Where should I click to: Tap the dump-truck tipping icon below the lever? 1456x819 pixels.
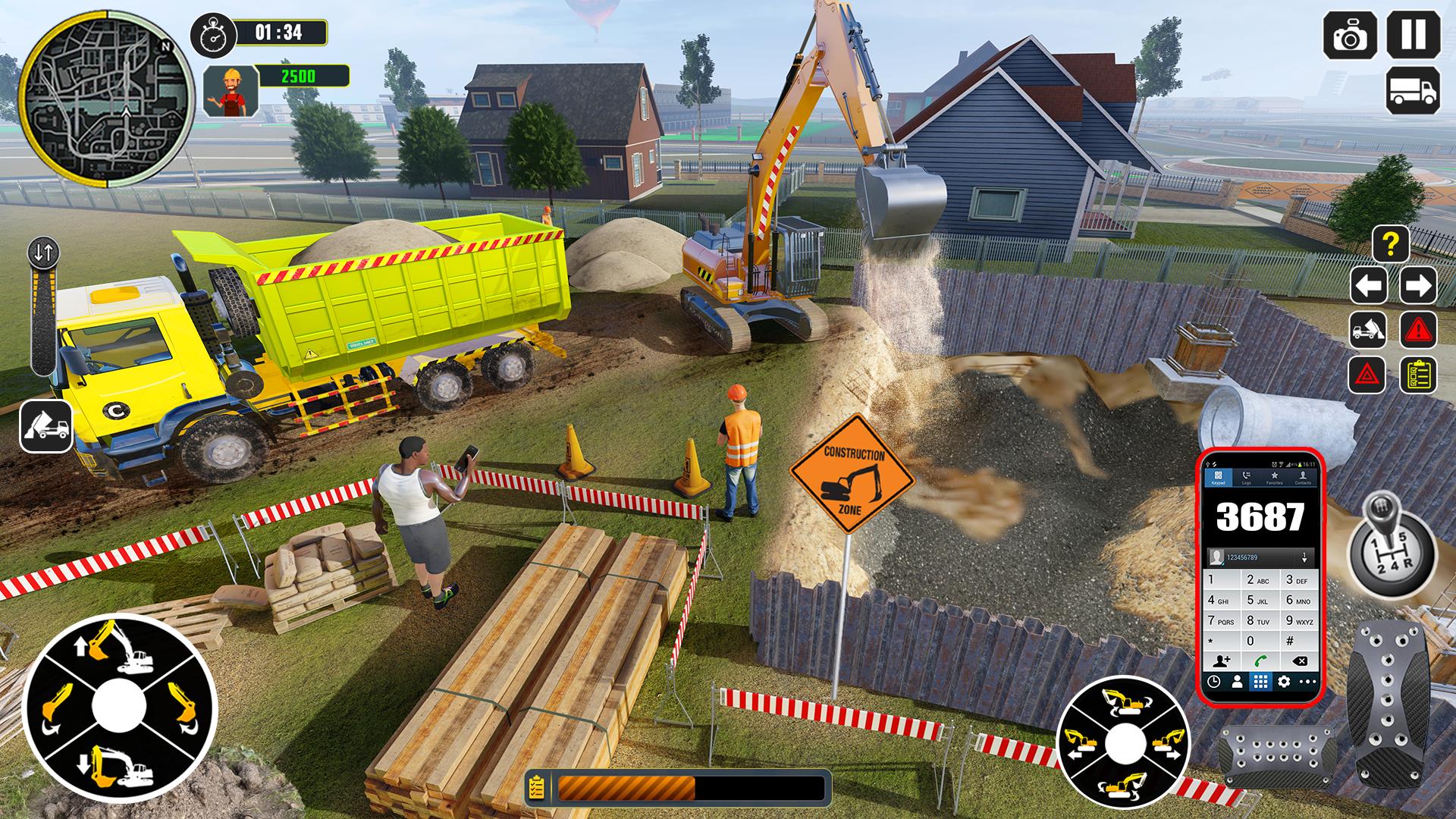point(45,426)
